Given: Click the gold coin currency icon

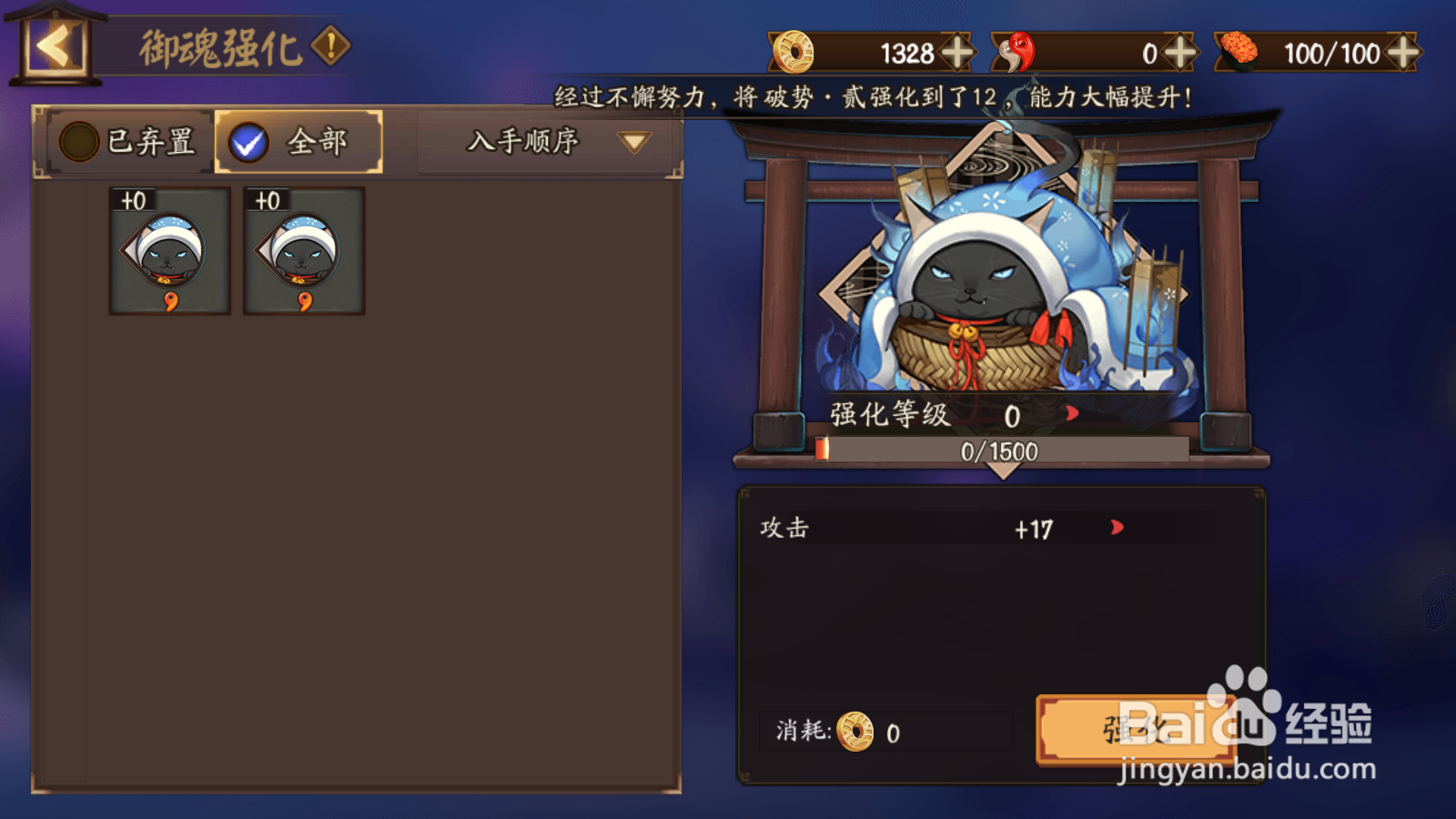Looking at the screenshot, I should [793, 53].
